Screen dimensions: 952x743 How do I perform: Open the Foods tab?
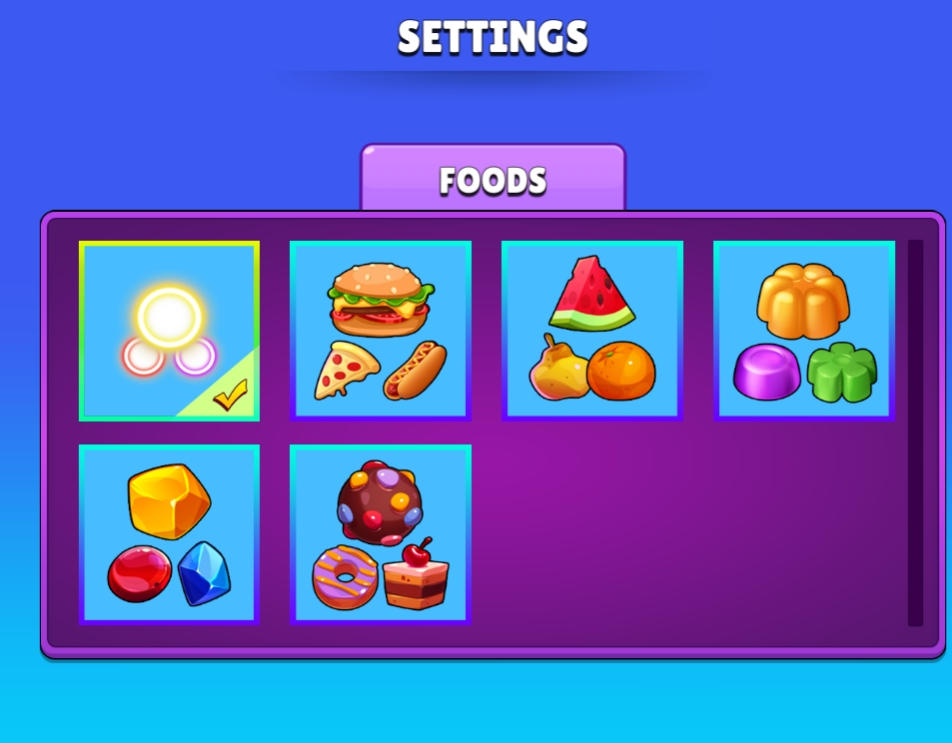click(x=493, y=180)
